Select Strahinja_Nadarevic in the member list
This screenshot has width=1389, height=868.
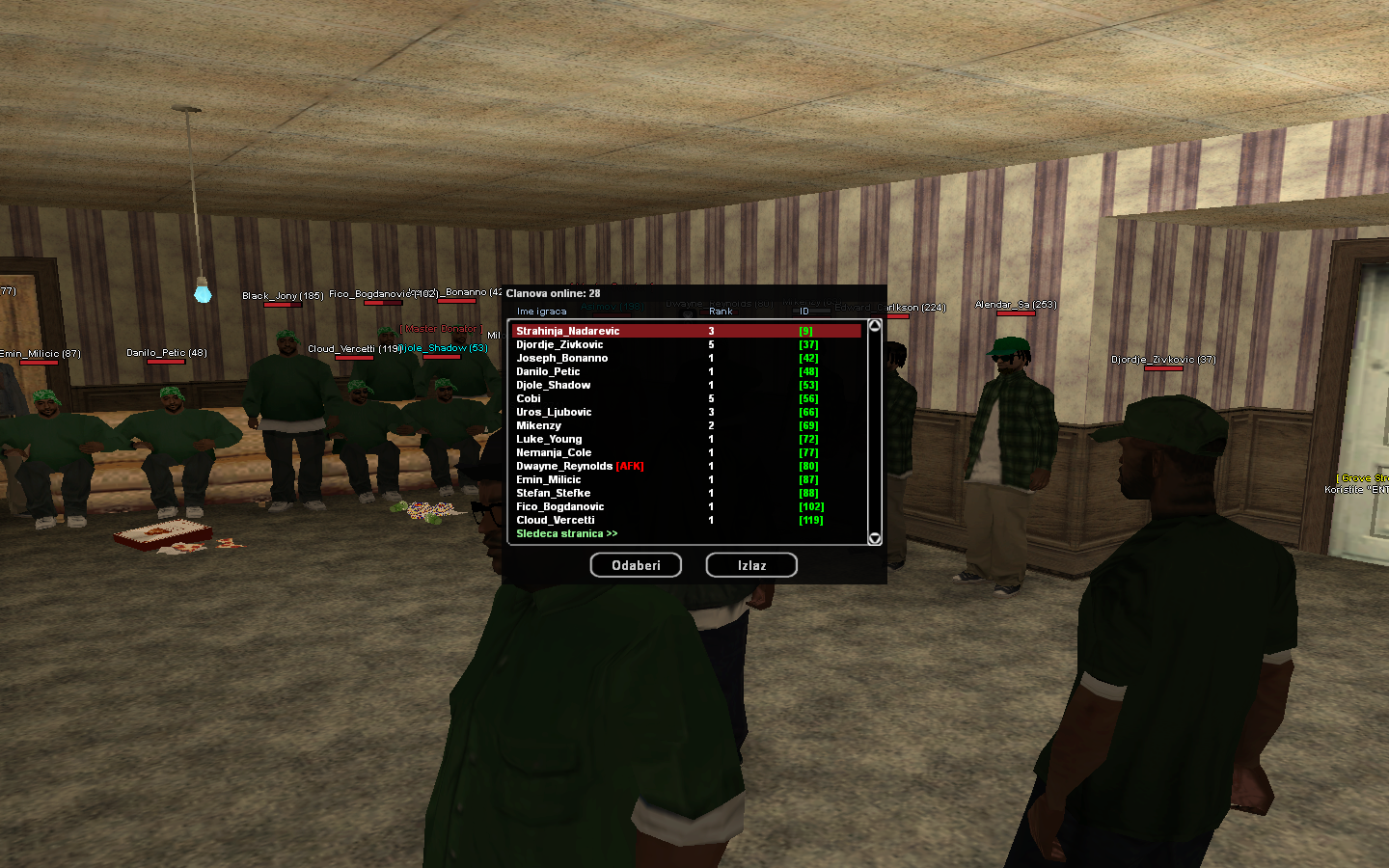click(568, 331)
